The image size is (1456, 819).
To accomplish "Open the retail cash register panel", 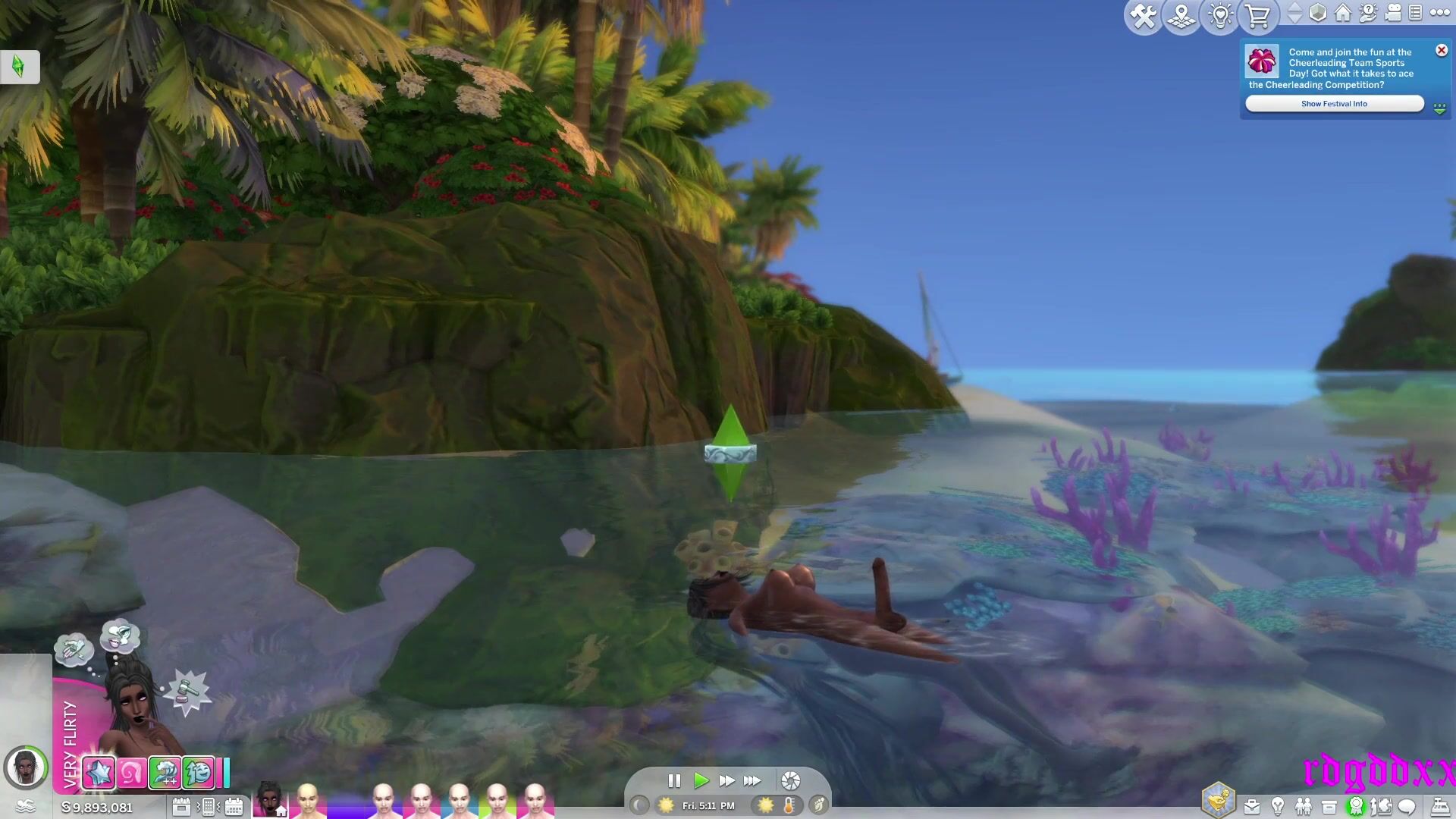I will point(1439,806).
